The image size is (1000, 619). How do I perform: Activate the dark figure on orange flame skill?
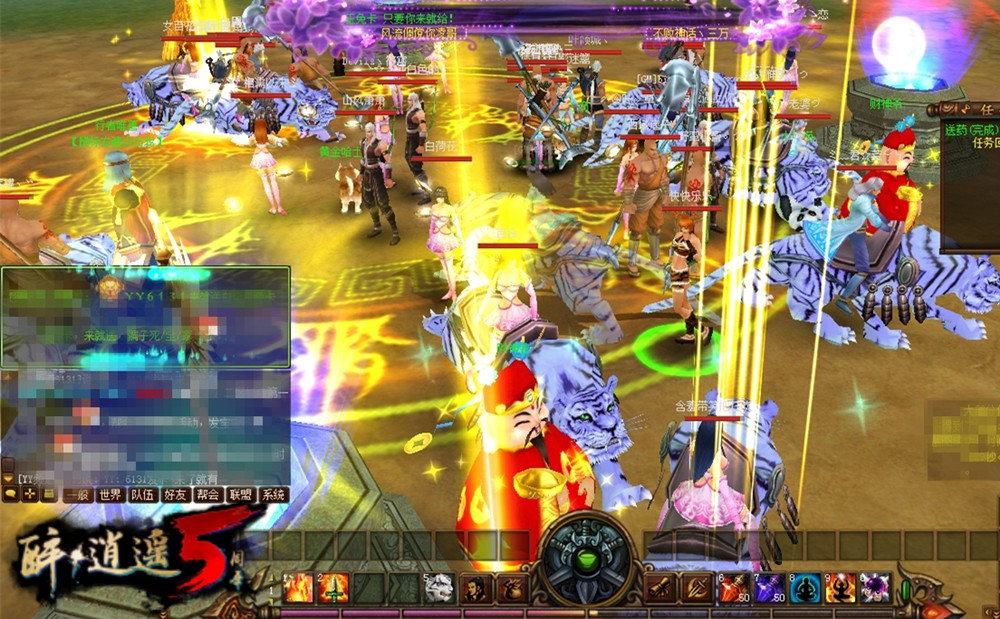[x=841, y=588]
